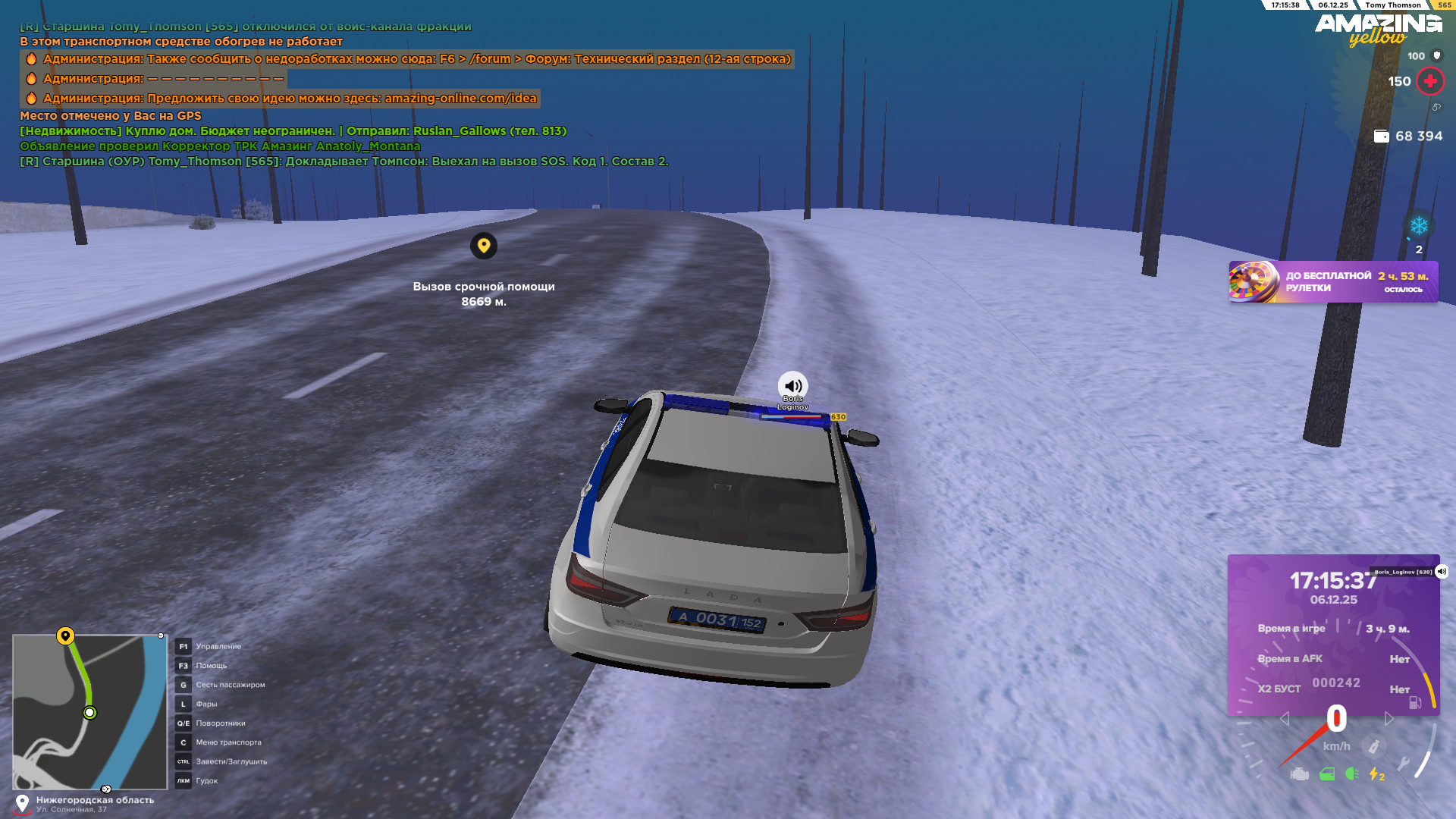1456x819 pixels.
Task: Click the blue snowflake weather icon
Action: 1419,226
